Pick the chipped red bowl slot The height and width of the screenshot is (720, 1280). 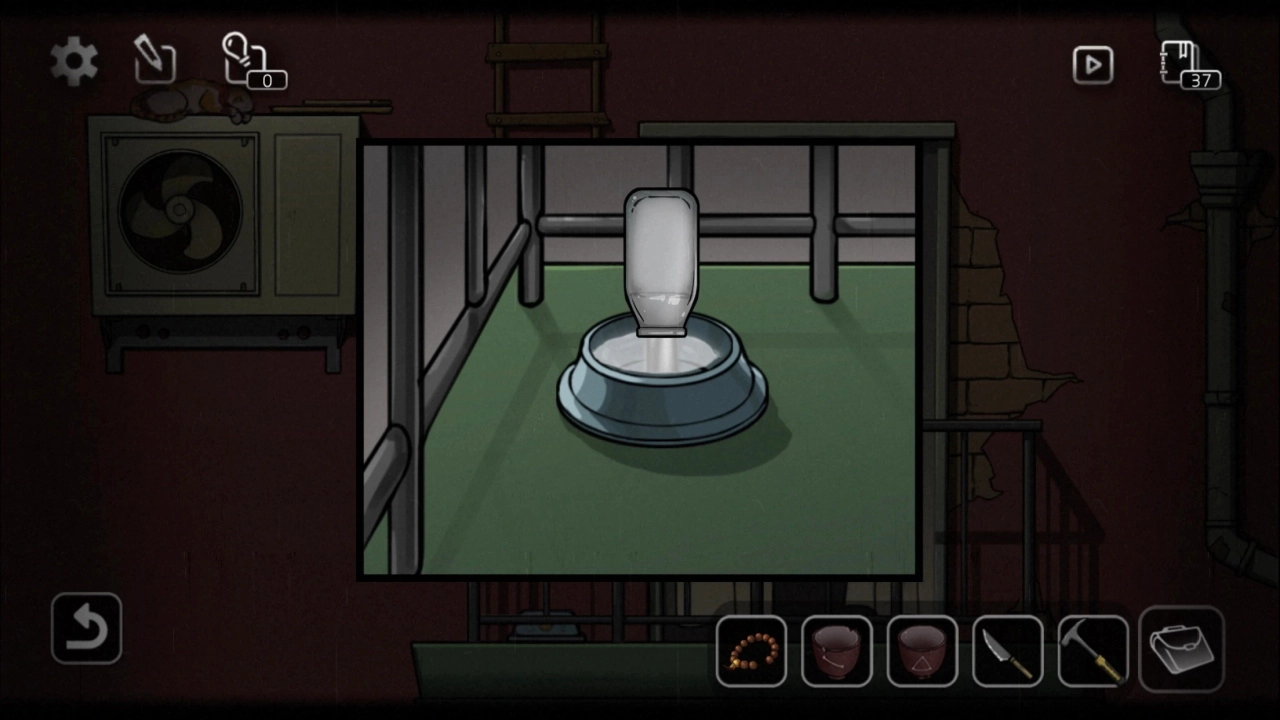pyautogui.click(x=837, y=652)
